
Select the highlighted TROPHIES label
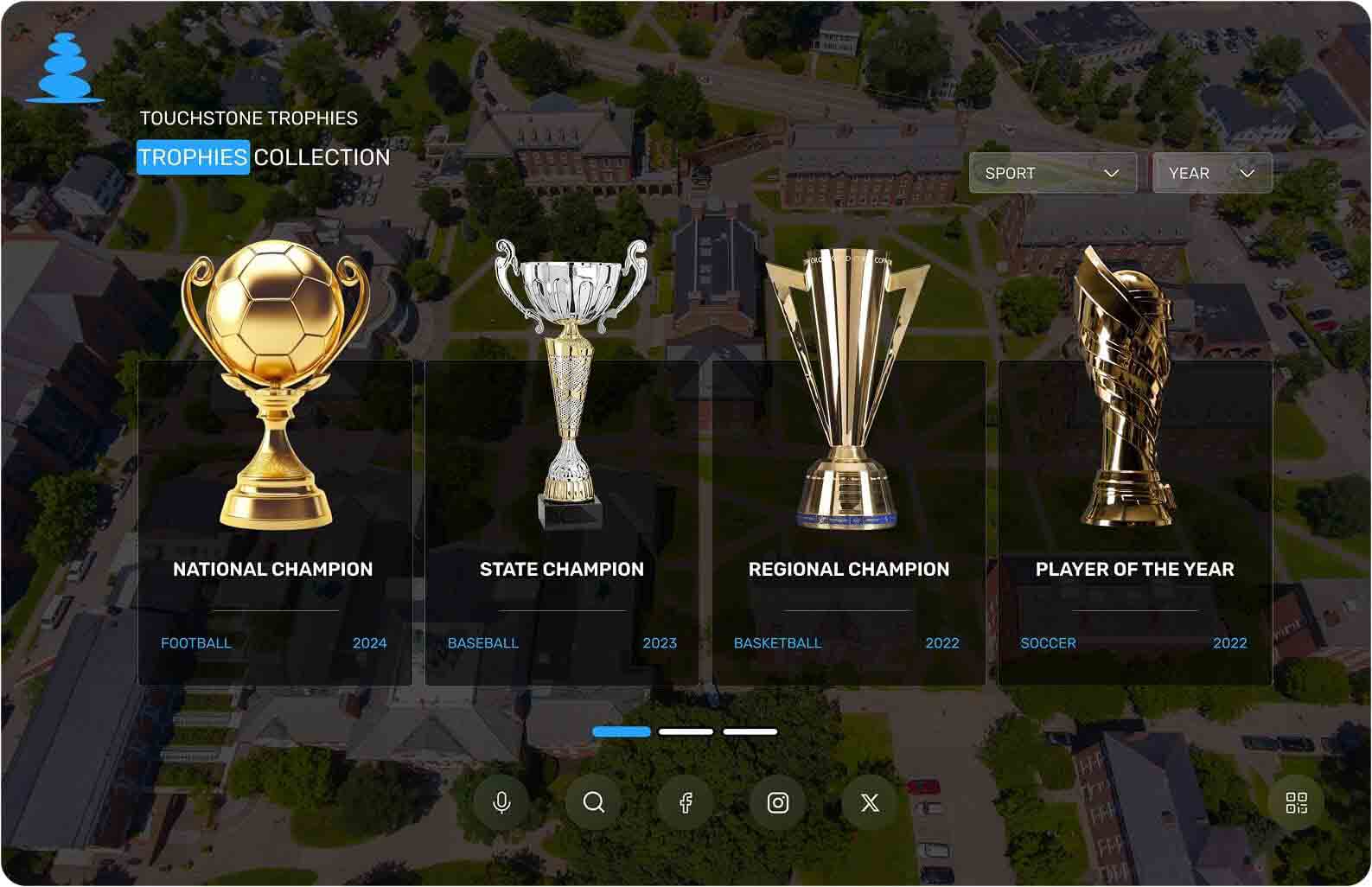194,157
